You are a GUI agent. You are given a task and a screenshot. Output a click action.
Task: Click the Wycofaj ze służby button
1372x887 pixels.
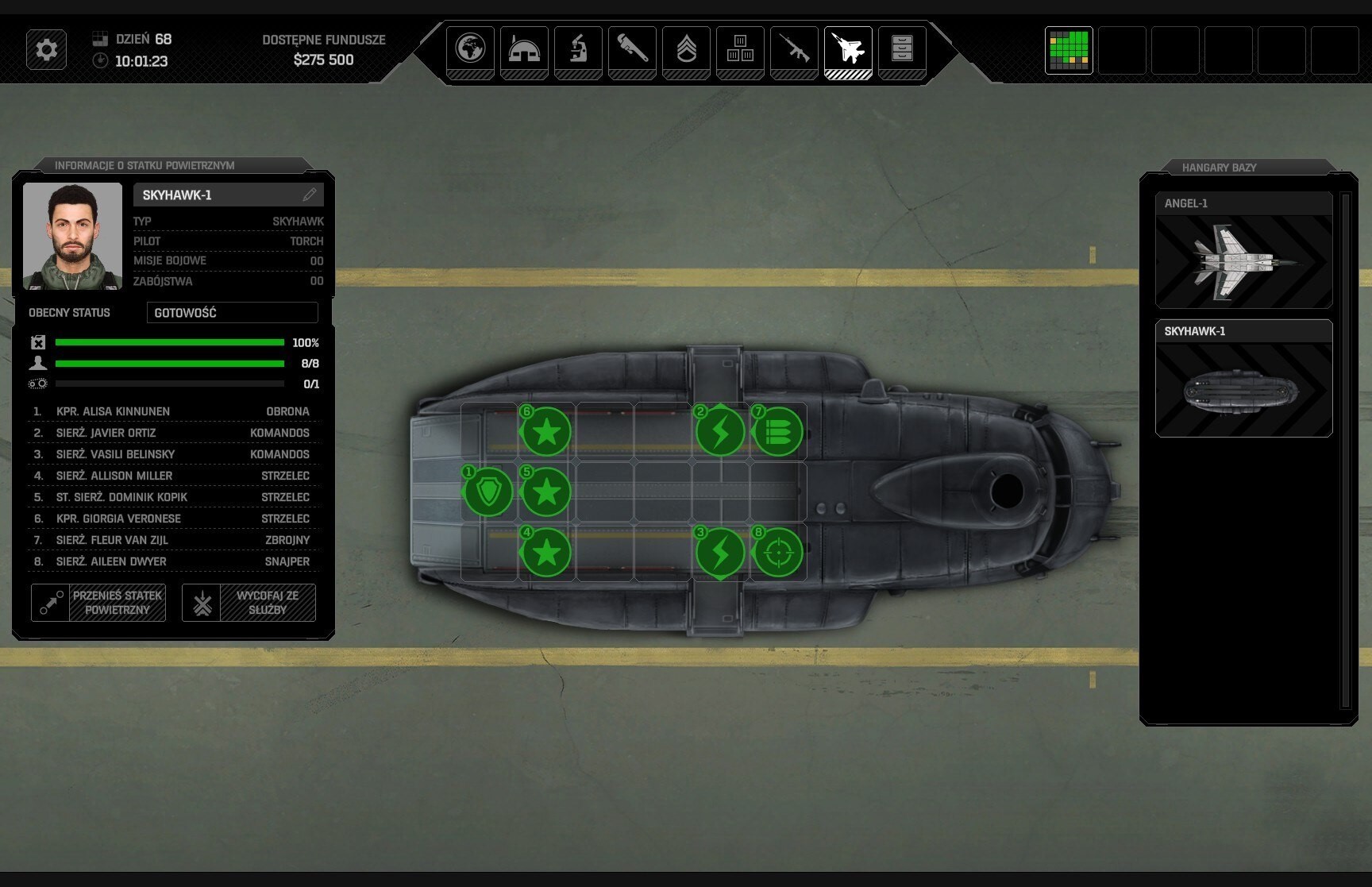click(x=249, y=603)
